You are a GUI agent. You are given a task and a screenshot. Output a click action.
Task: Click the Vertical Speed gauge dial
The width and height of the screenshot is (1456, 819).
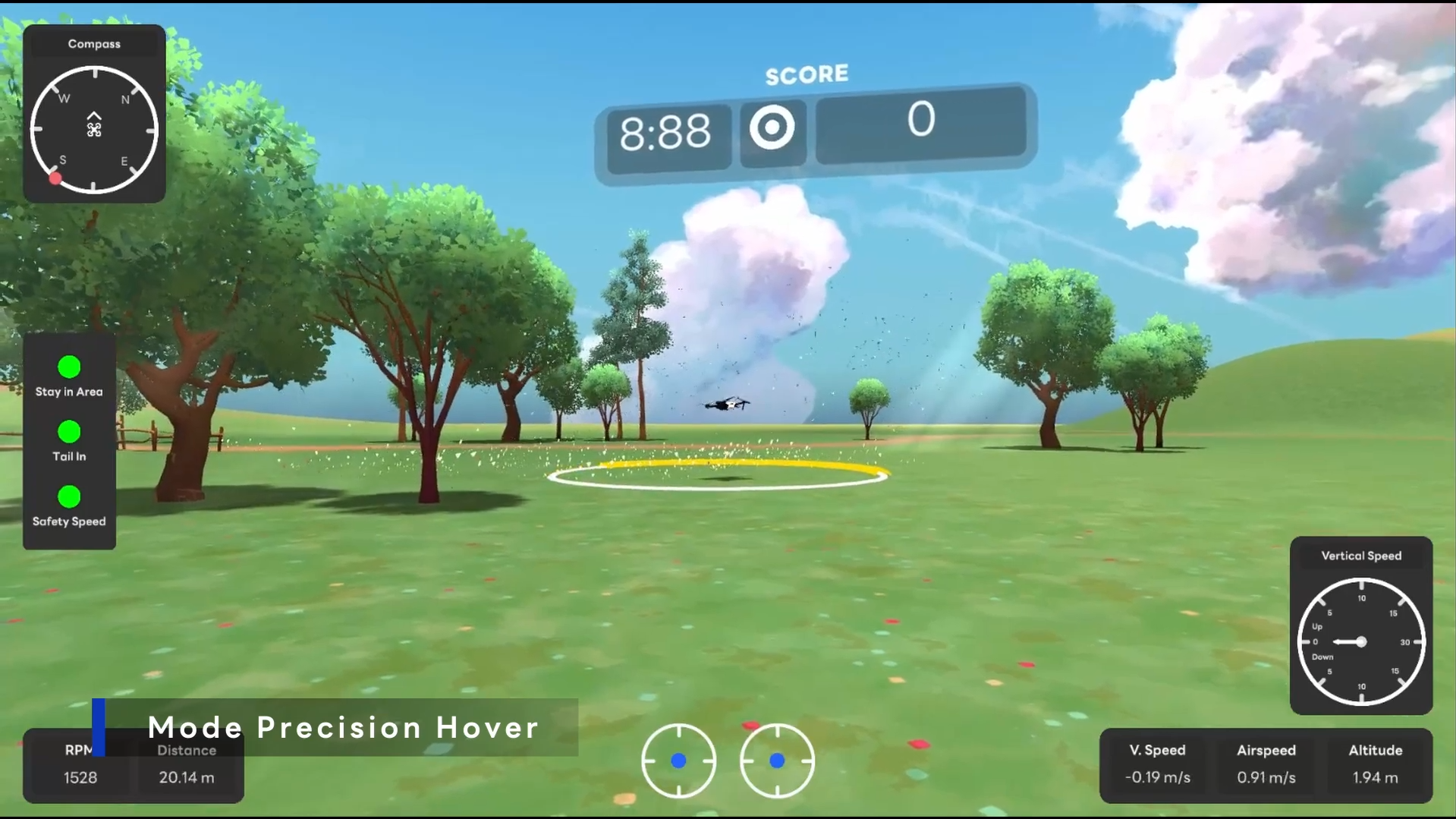click(1361, 642)
